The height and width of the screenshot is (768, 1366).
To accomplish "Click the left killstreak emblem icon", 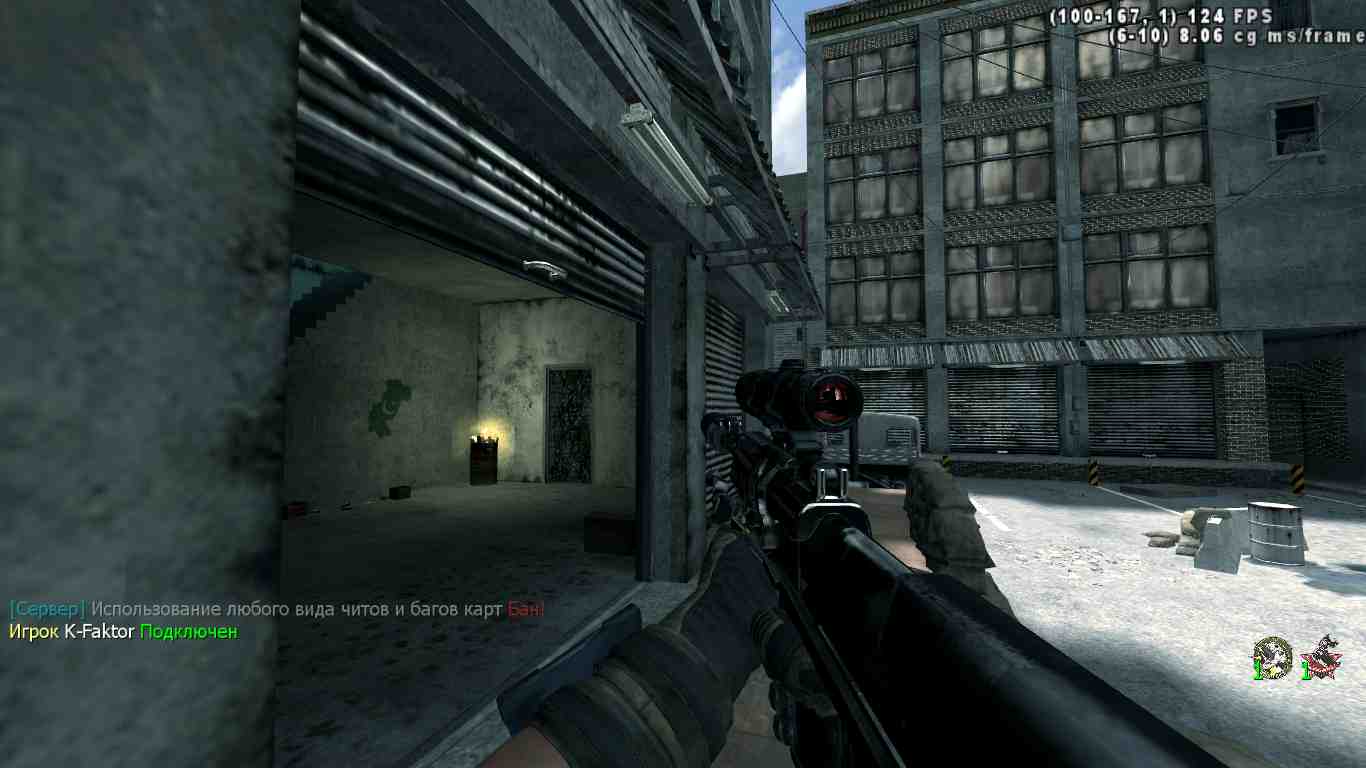I will coord(1272,652).
